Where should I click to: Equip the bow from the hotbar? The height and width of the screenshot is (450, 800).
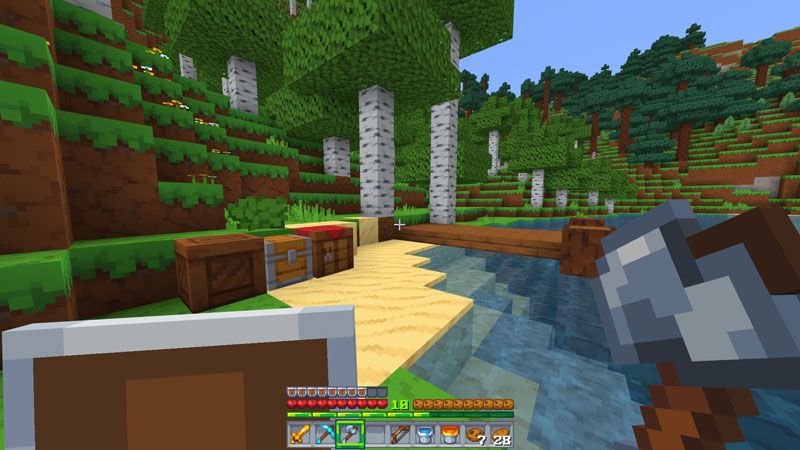[x=400, y=435]
